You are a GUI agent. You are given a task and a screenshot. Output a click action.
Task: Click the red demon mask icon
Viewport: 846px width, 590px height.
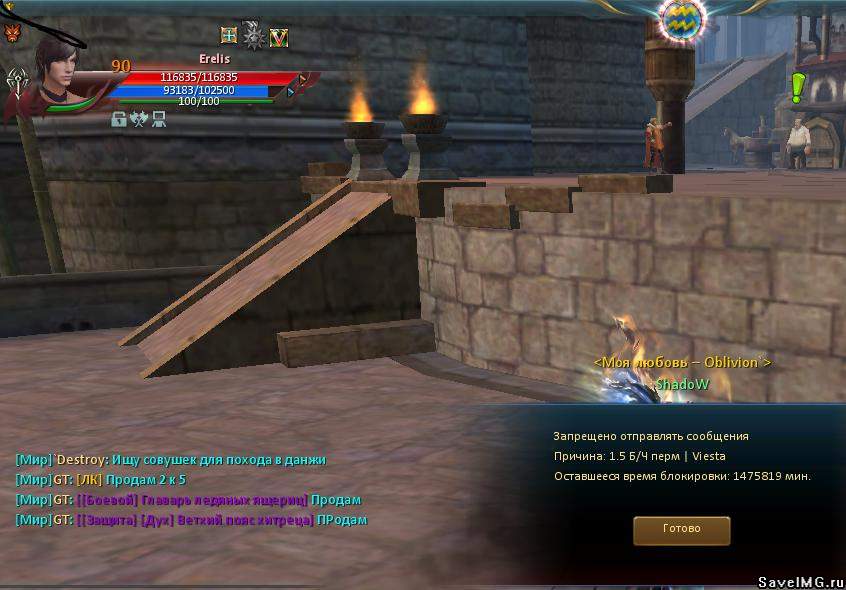tap(12, 34)
